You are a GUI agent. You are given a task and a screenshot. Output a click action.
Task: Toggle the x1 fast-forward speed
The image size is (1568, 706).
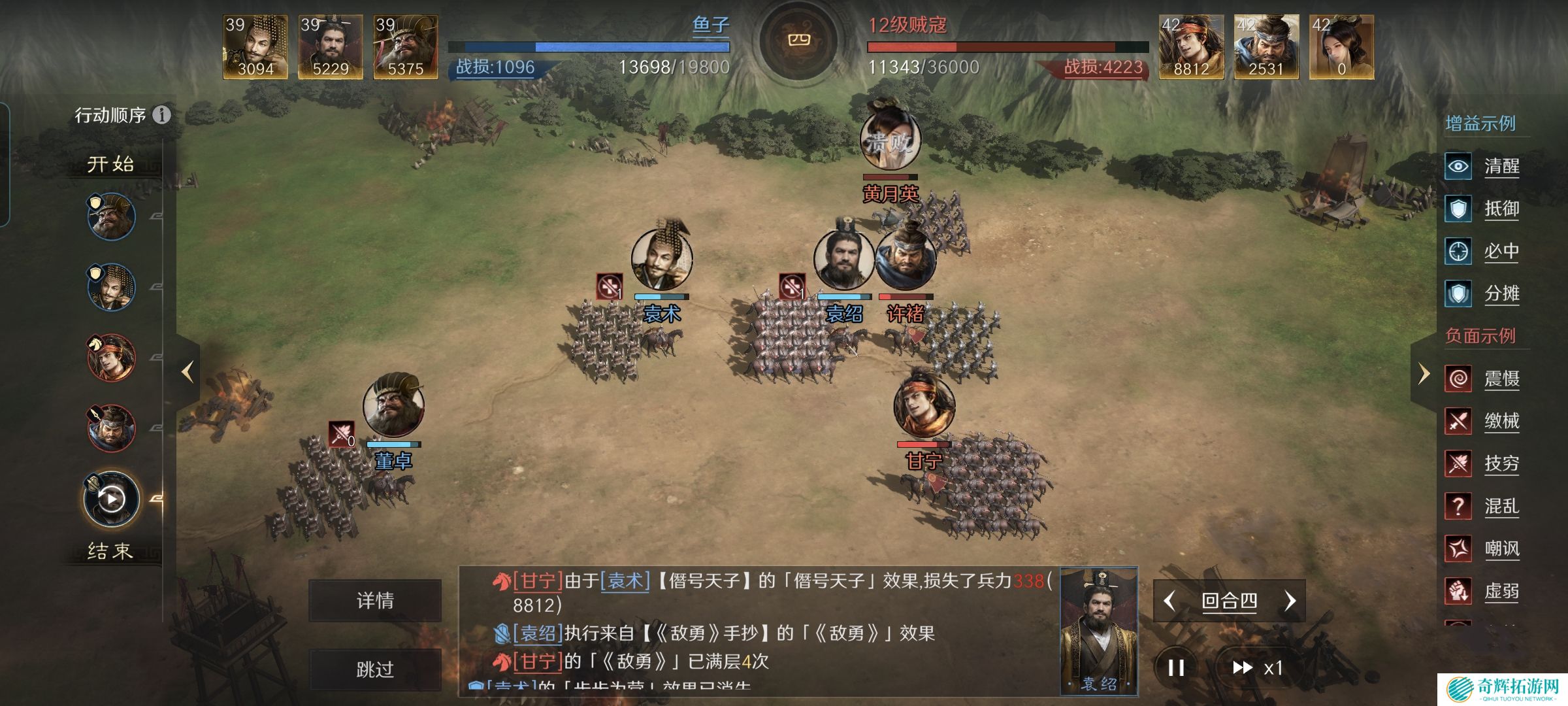[x=1257, y=667]
